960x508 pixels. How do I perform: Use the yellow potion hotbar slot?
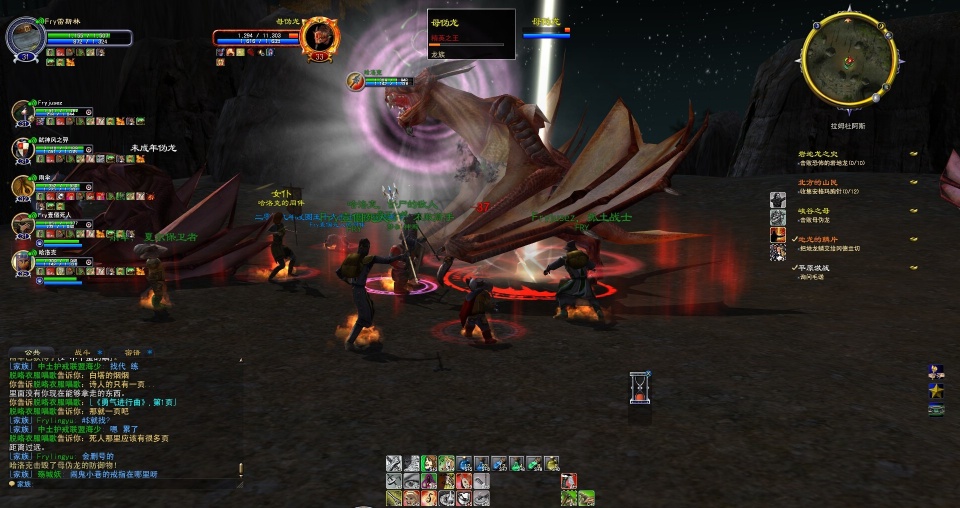(551, 464)
